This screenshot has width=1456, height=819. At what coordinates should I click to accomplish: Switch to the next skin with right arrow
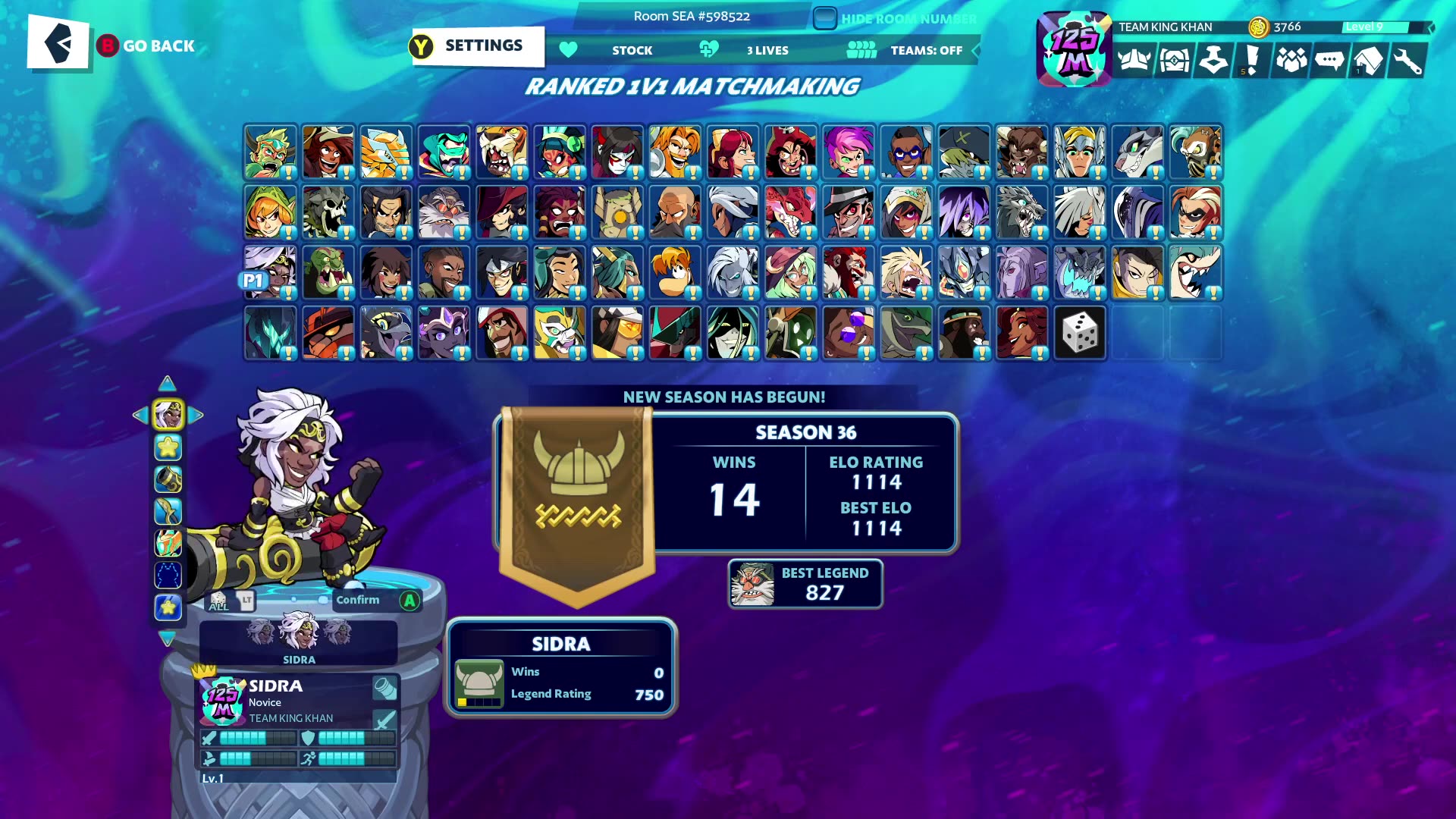coord(196,415)
